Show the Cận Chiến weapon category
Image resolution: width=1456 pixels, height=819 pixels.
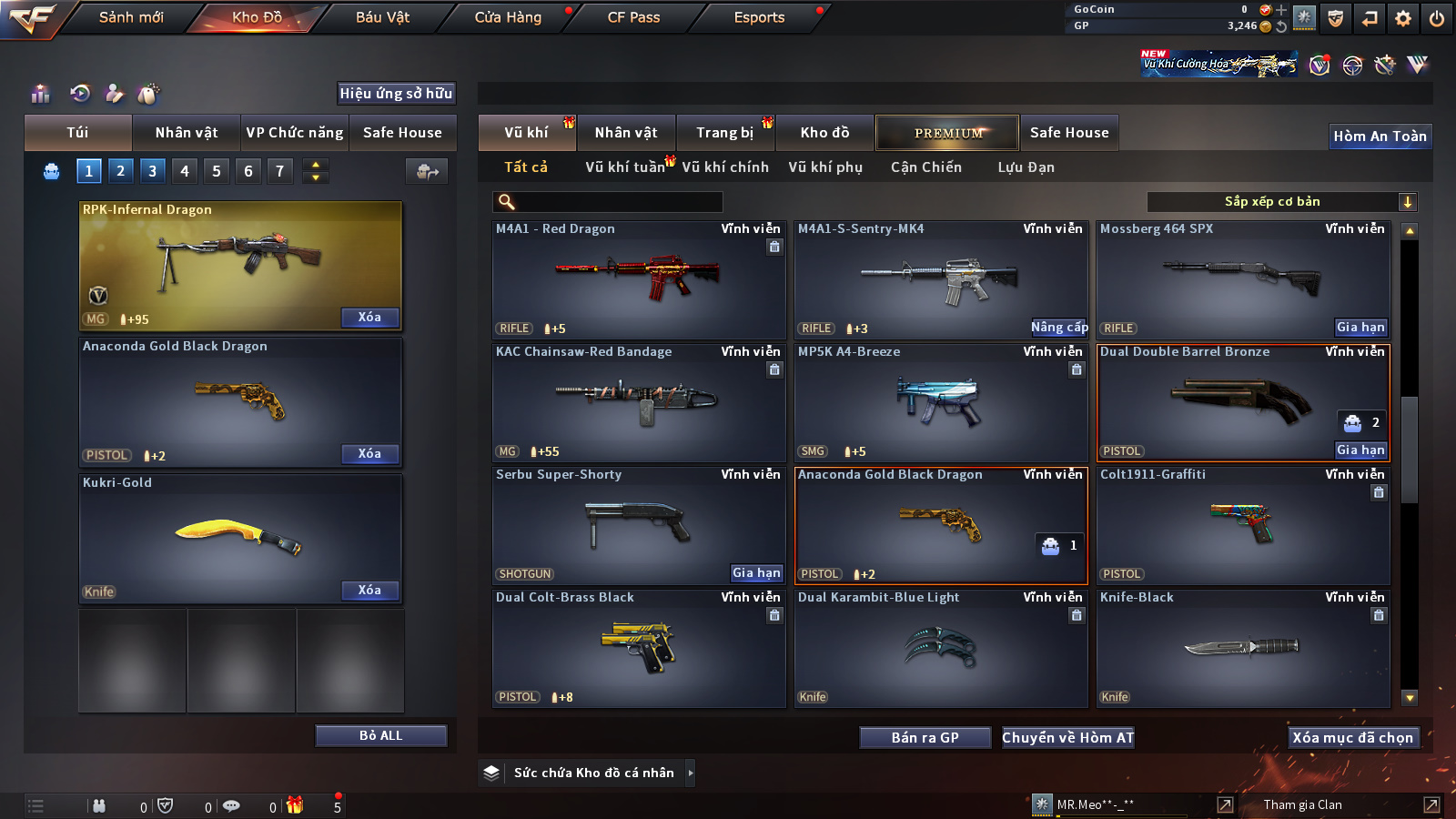click(925, 167)
